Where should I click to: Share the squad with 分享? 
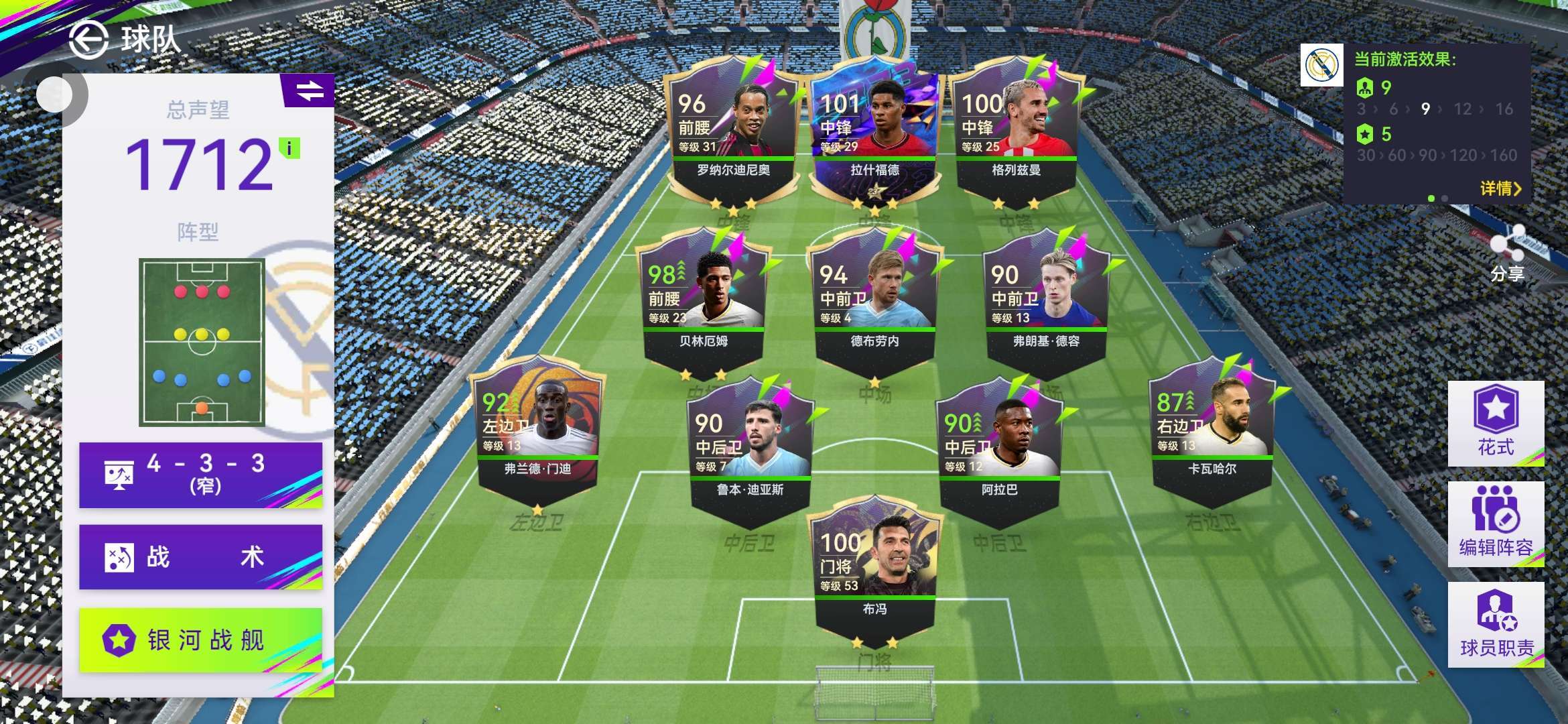[1507, 253]
